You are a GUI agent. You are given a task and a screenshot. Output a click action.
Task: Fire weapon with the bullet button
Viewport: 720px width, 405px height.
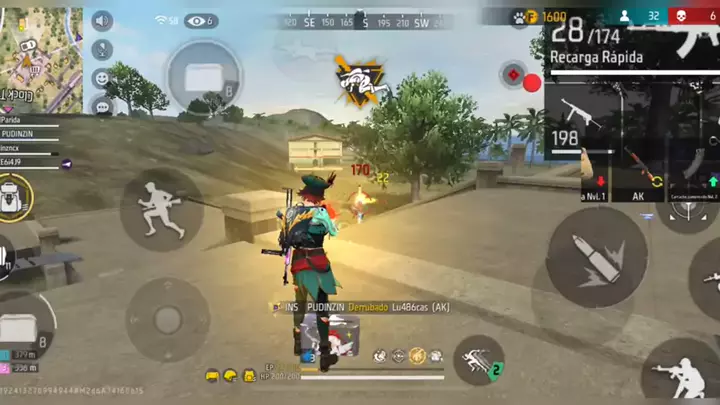tap(596, 256)
